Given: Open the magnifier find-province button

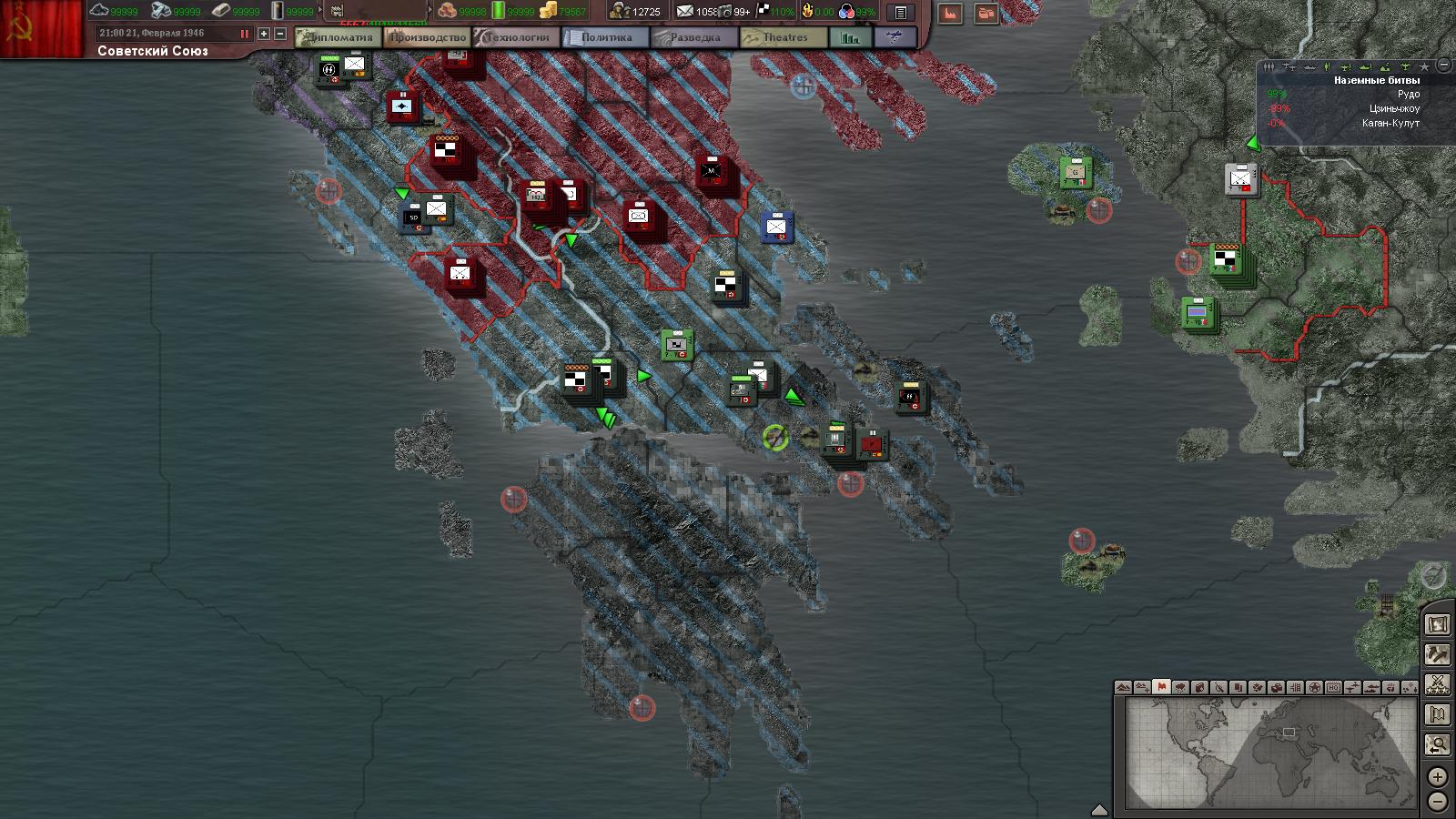Looking at the screenshot, I should [1438, 745].
